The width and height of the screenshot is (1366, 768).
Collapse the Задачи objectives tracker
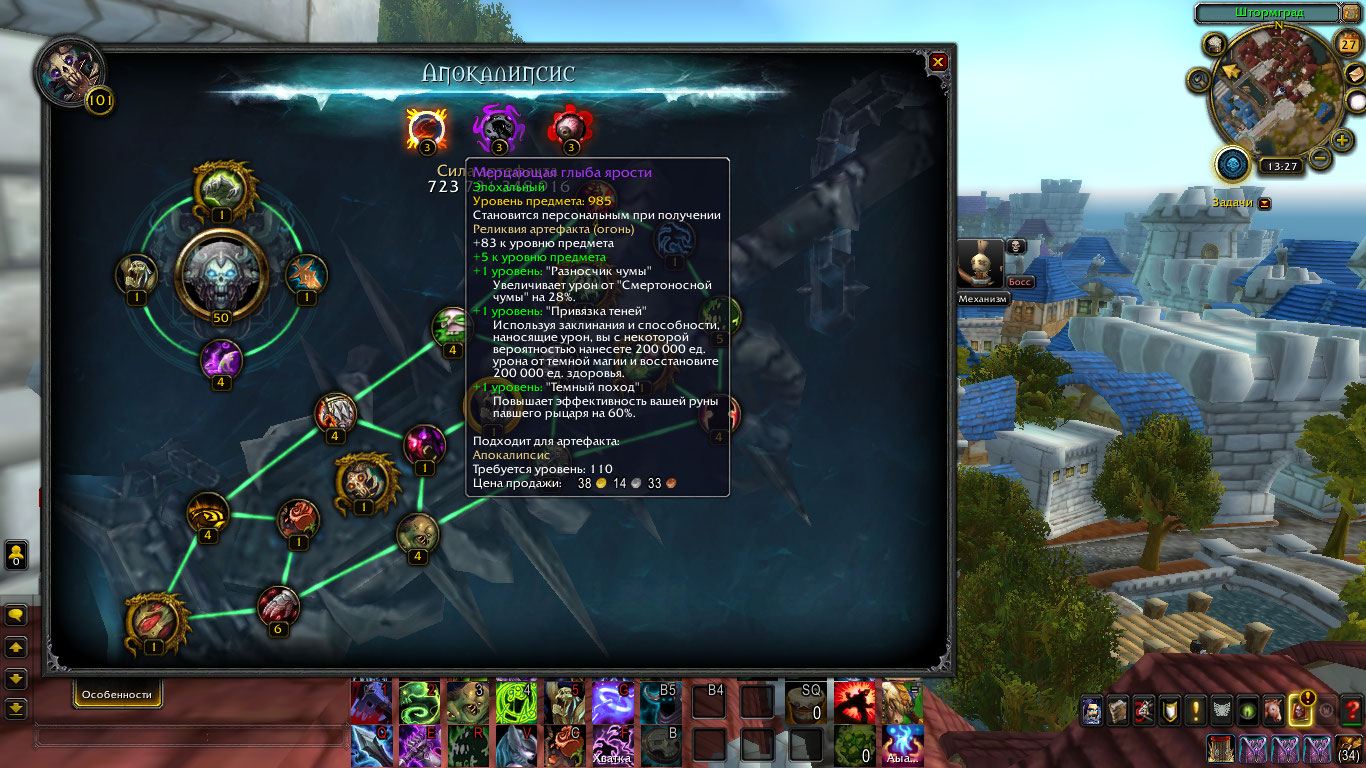coord(1265,203)
